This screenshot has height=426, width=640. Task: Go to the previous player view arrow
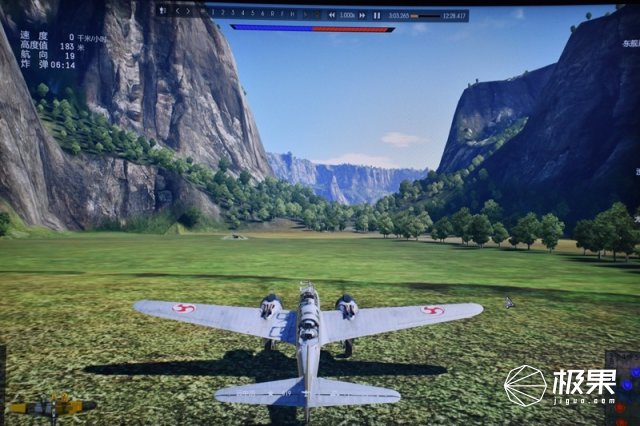click(x=179, y=11)
